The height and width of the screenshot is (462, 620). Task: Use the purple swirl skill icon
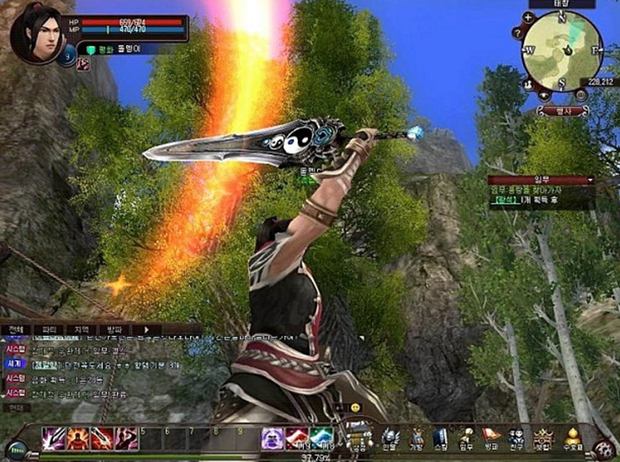272,438
